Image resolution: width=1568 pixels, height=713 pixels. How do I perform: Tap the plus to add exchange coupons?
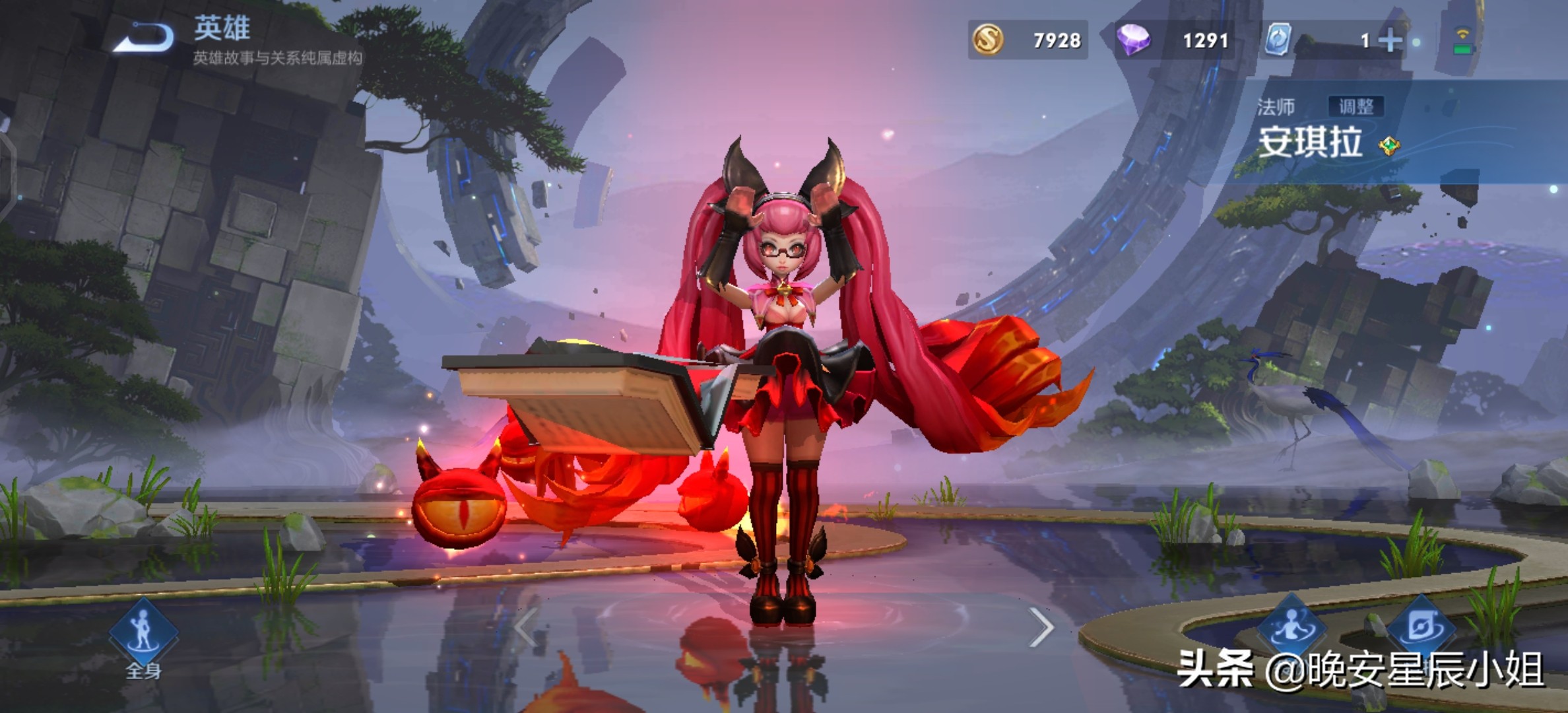[x=1390, y=40]
